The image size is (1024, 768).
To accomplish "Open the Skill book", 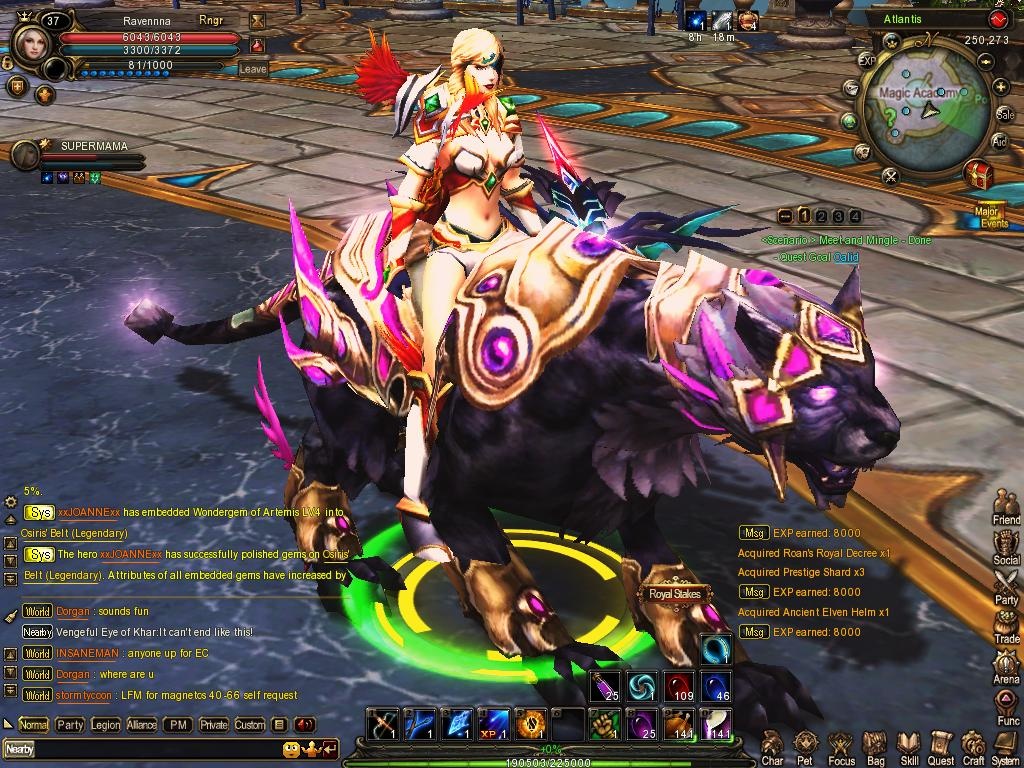I will [x=908, y=745].
